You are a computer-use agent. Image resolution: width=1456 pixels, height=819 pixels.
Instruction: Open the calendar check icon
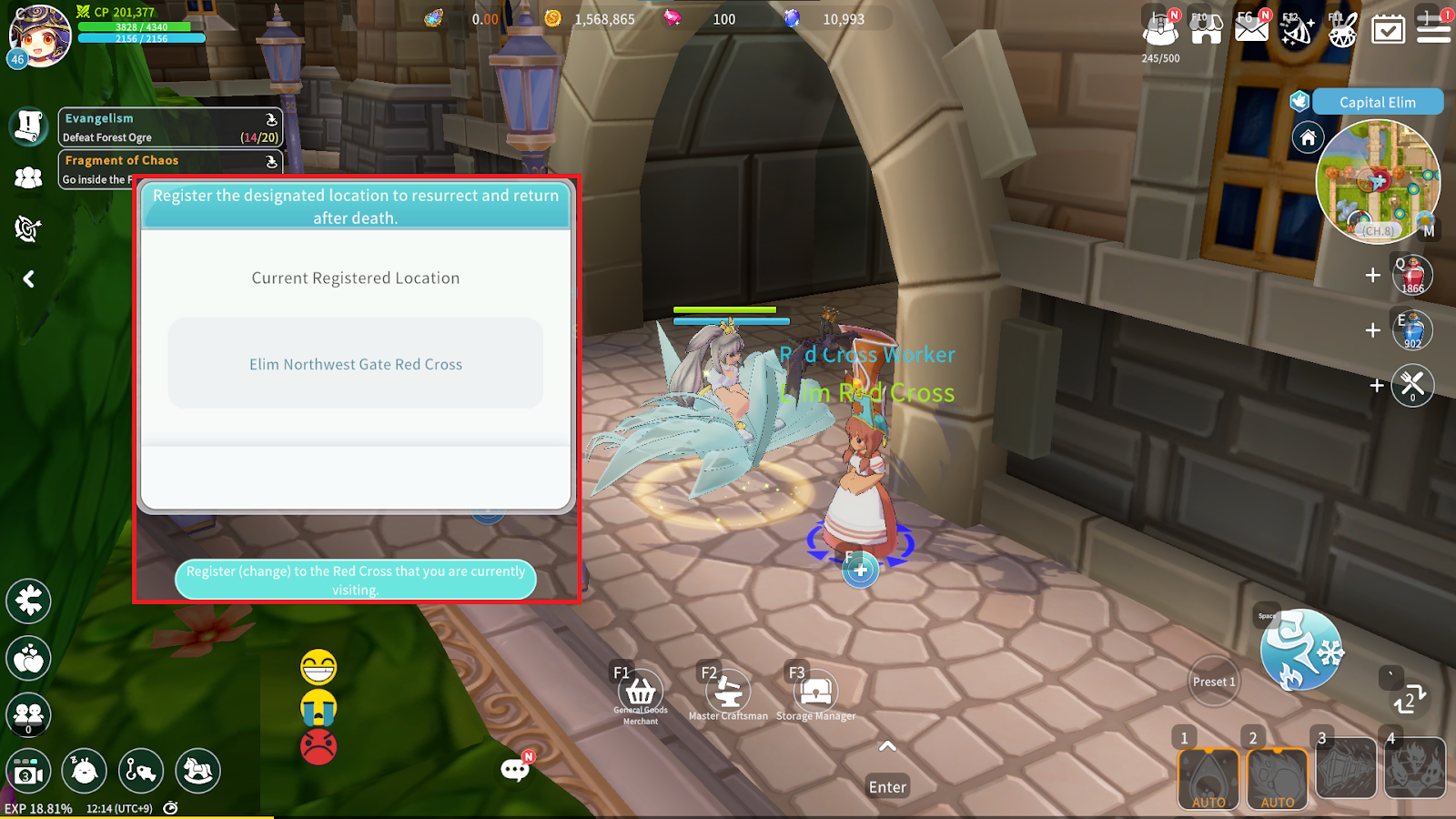pyautogui.click(x=1388, y=29)
